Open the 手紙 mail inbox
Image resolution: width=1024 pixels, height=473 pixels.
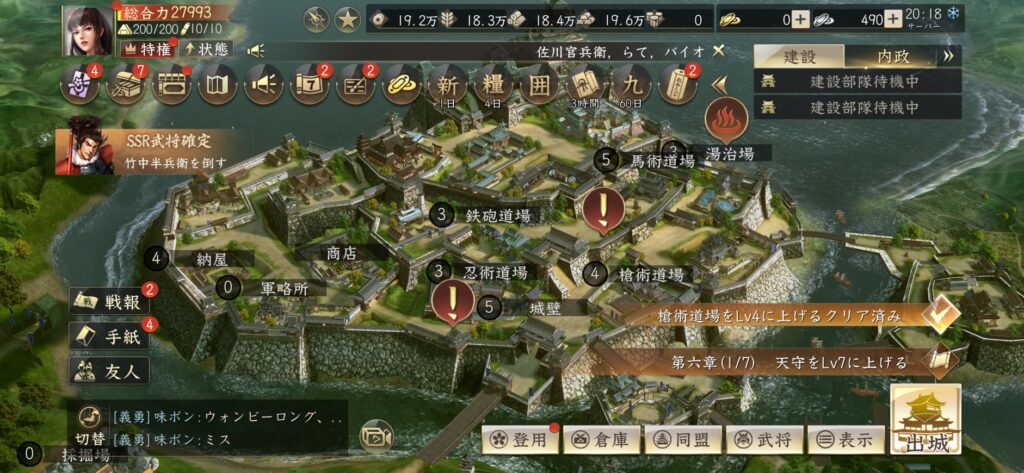point(111,335)
